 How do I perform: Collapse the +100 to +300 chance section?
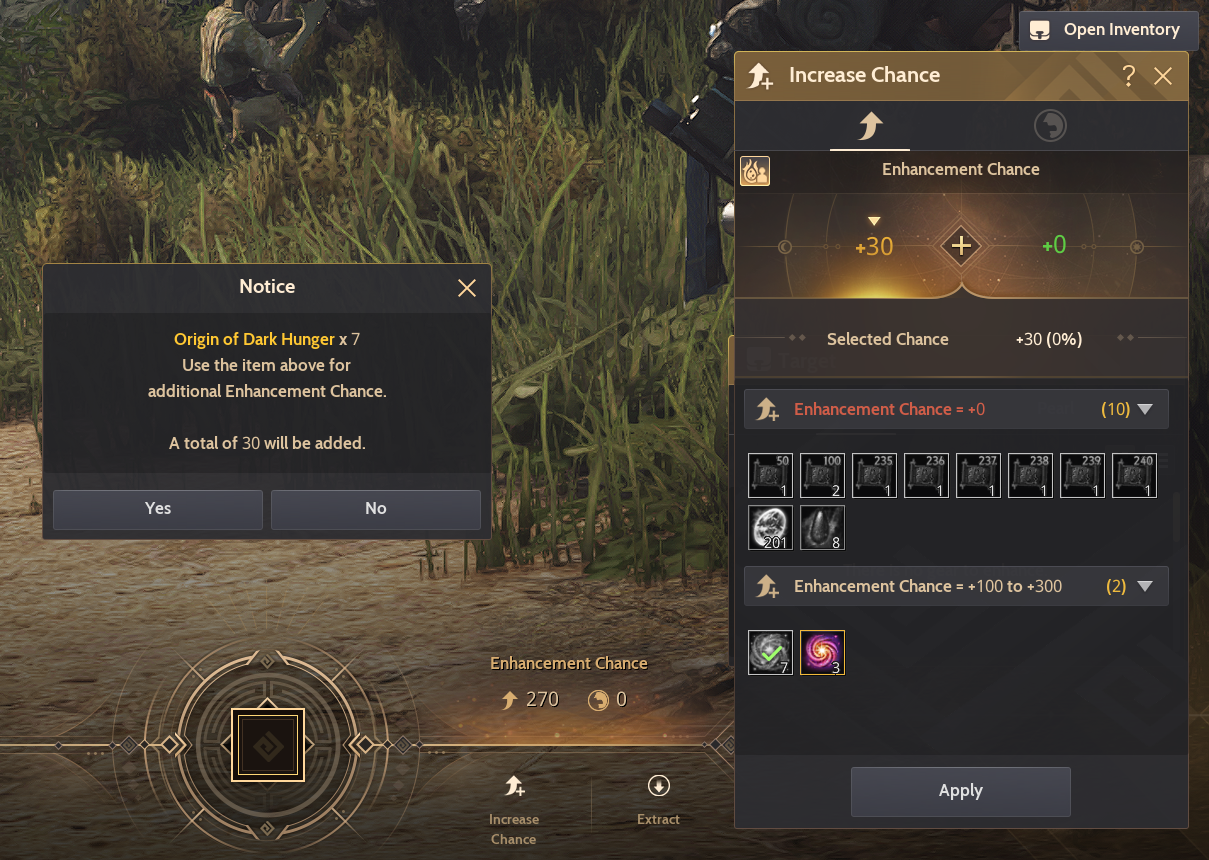point(1146,586)
